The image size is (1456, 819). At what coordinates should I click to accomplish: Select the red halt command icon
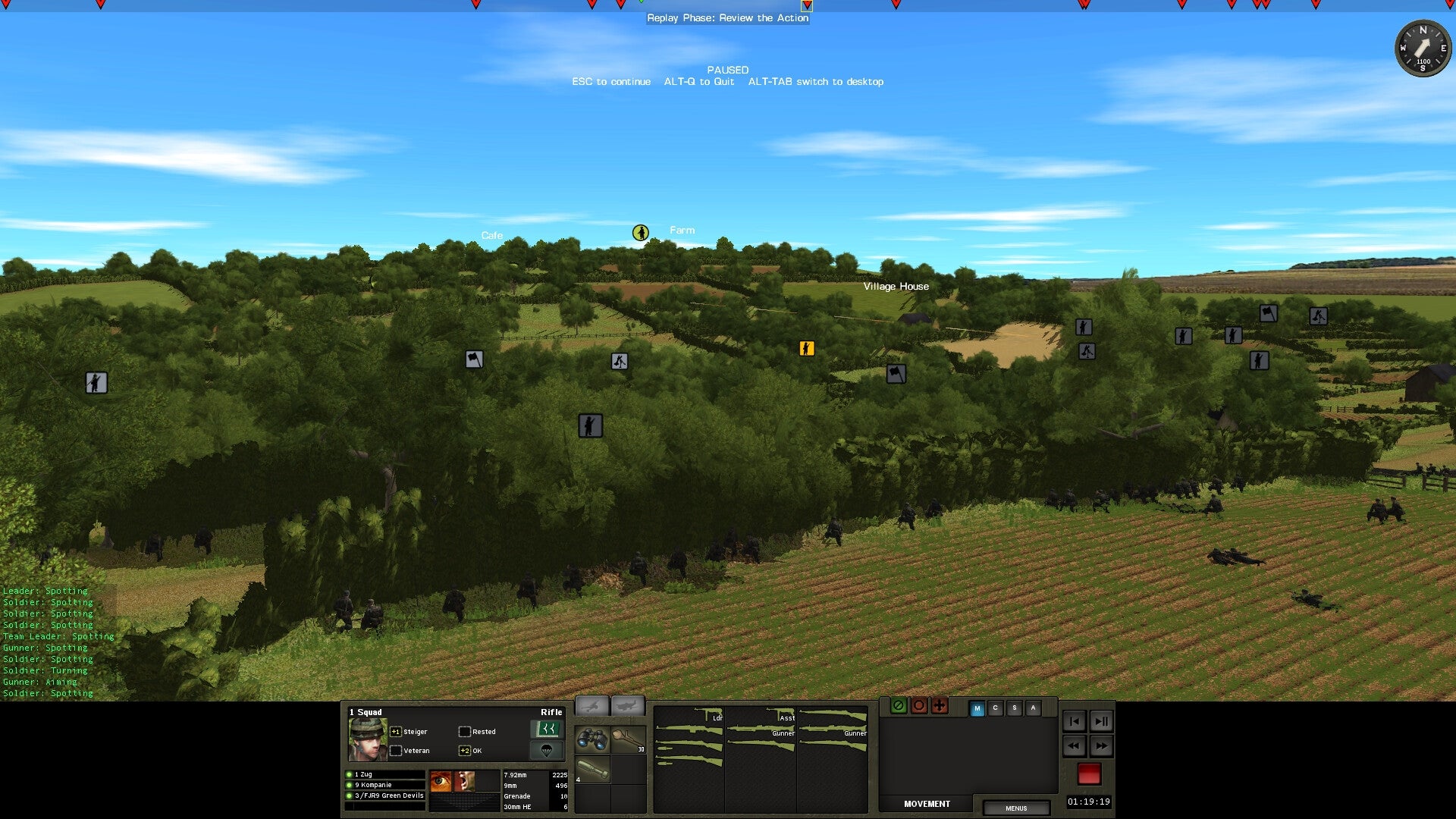tap(919, 706)
